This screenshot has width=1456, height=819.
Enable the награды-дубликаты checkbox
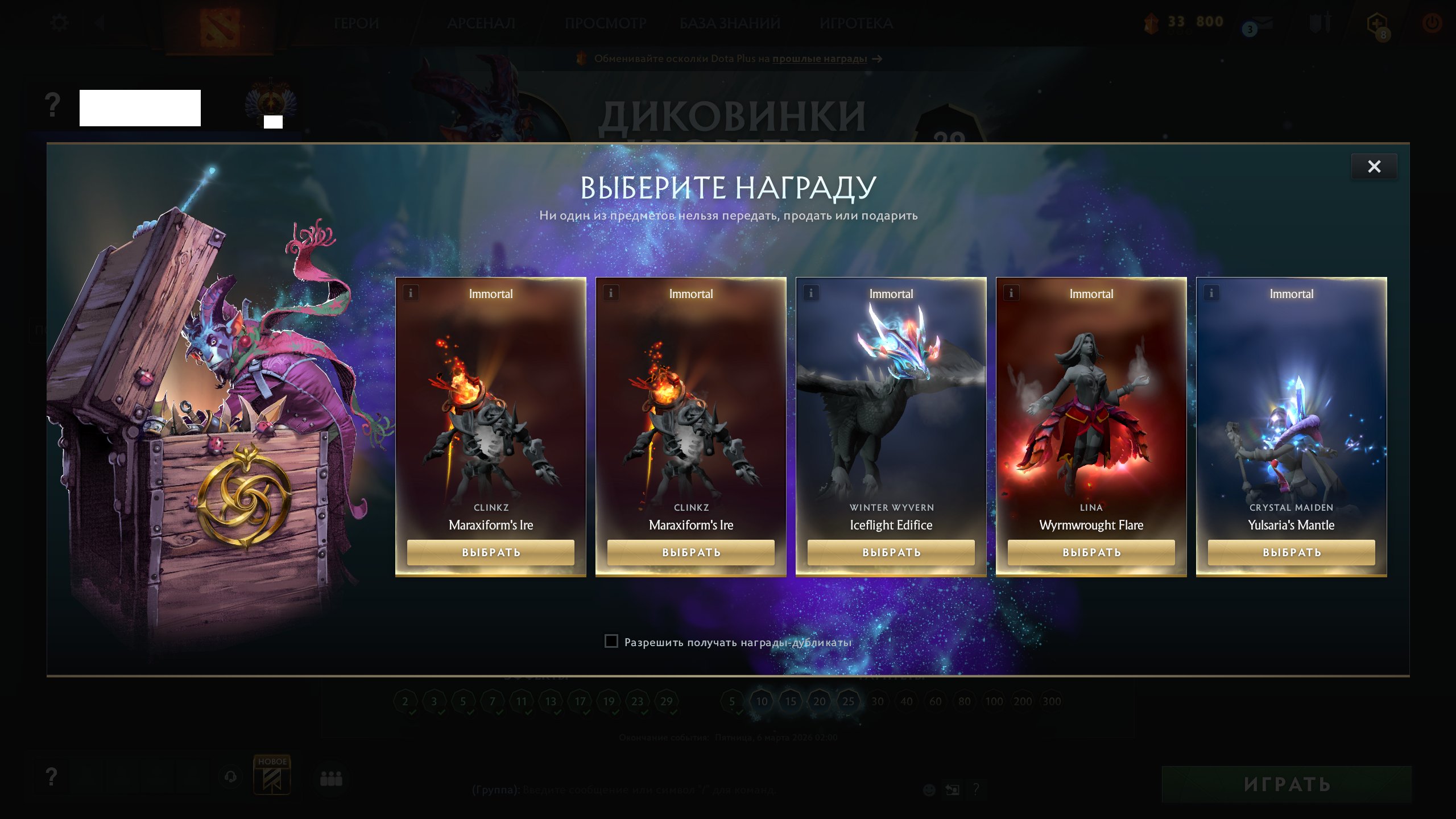coord(611,641)
